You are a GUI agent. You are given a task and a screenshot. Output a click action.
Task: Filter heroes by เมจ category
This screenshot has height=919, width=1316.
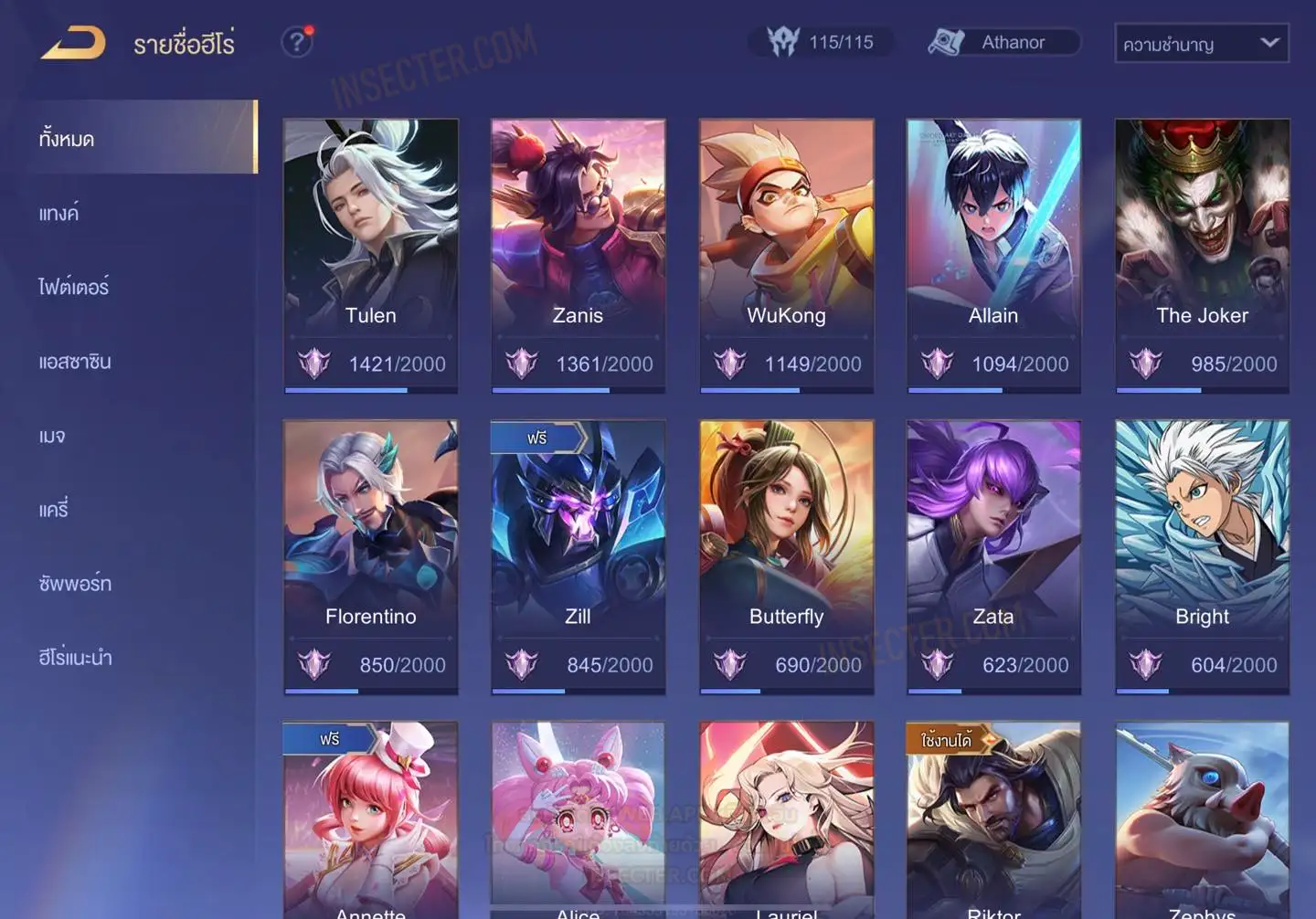52,436
